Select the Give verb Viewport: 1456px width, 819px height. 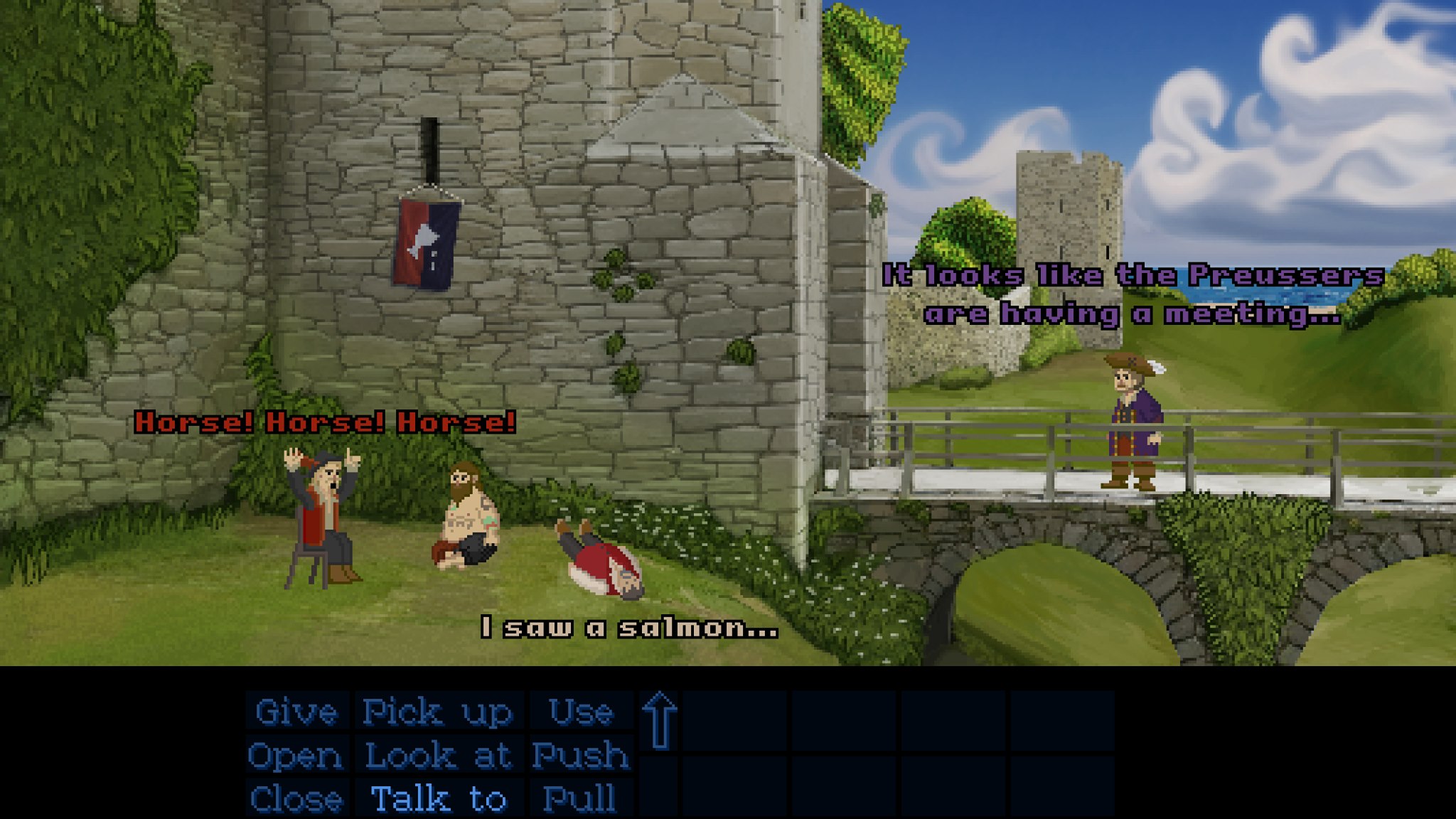coord(296,712)
